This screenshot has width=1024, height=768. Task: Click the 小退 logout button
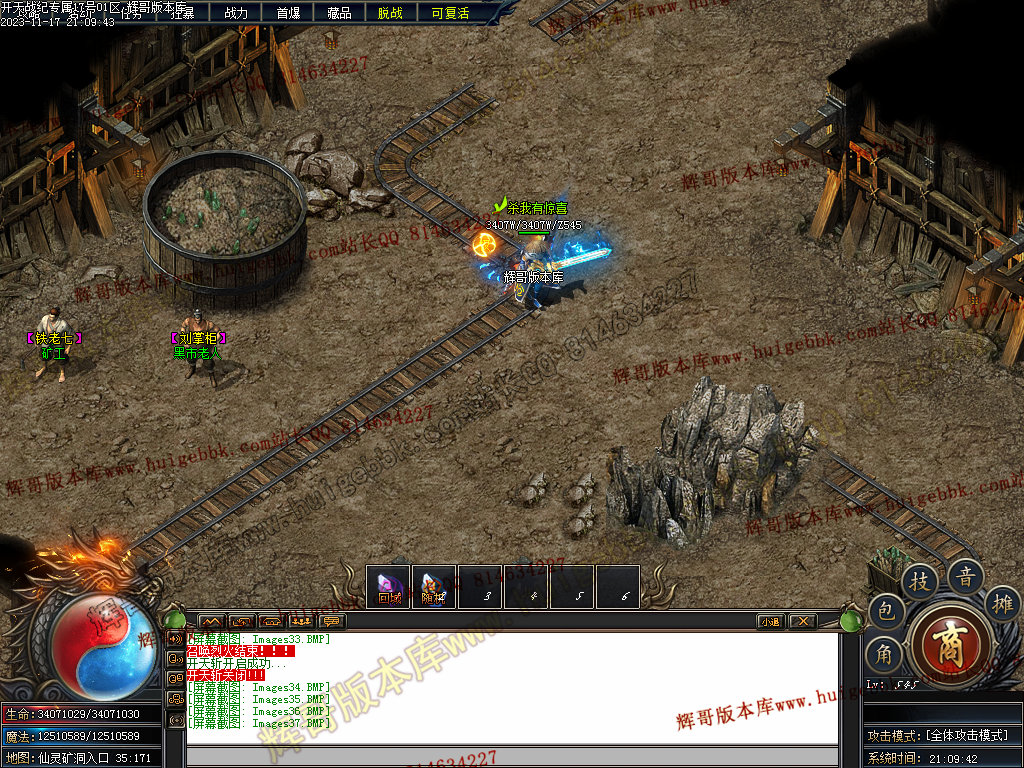coord(770,621)
